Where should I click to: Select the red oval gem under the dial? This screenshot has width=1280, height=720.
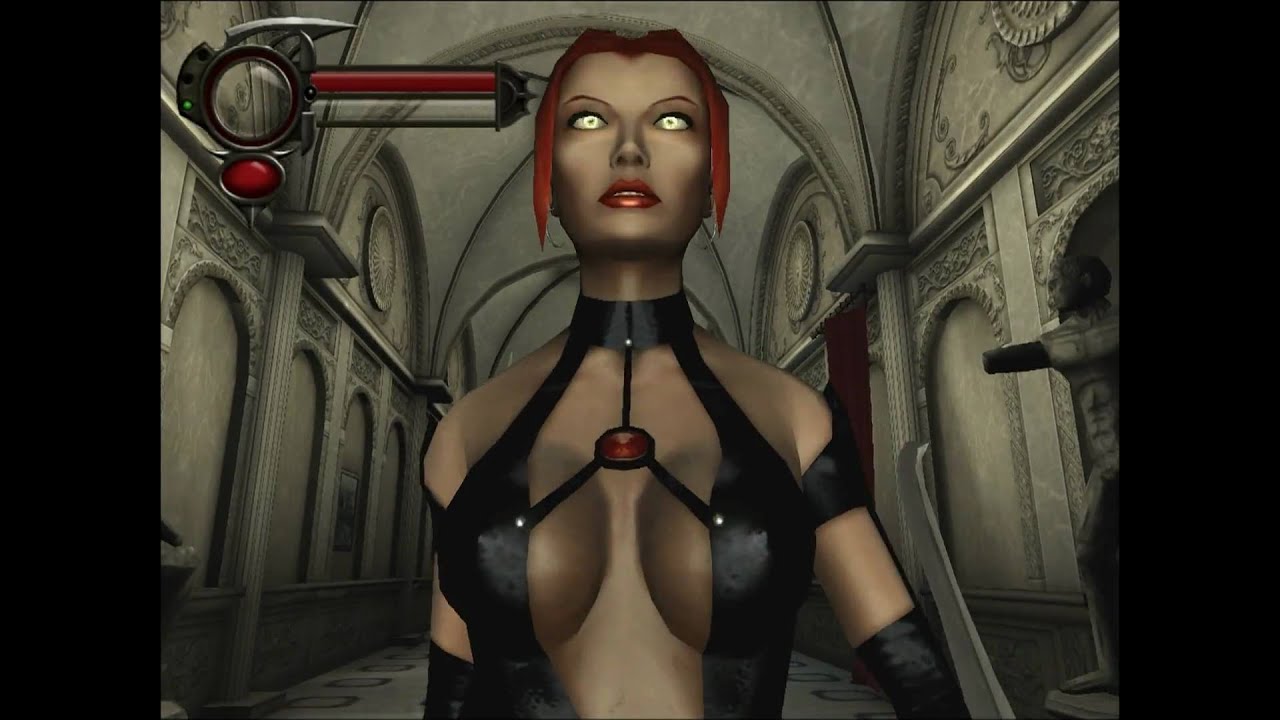click(x=250, y=178)
